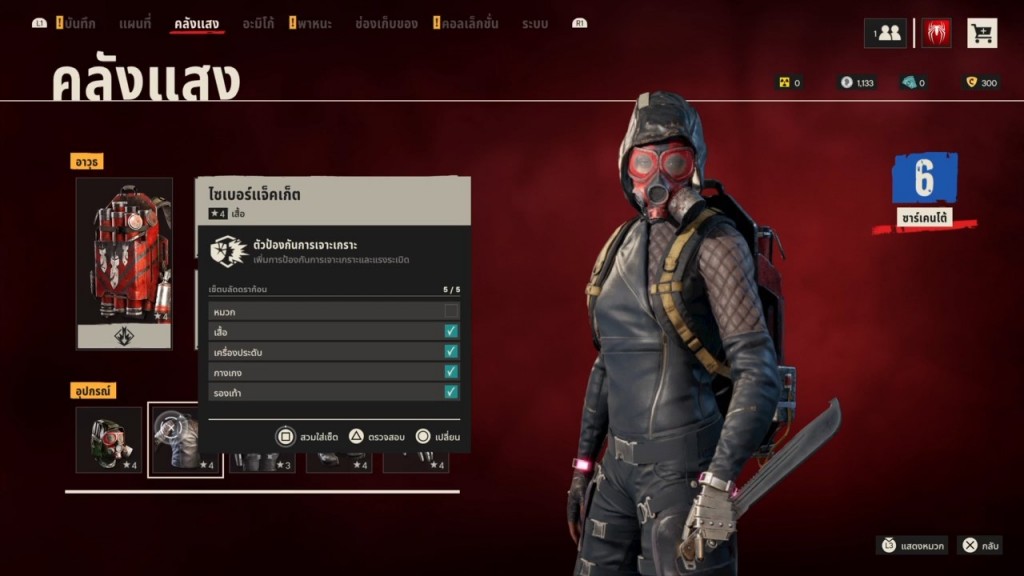Switch to the ช่องเก็บของ tab
The image size is (1024, 576).
386,23
